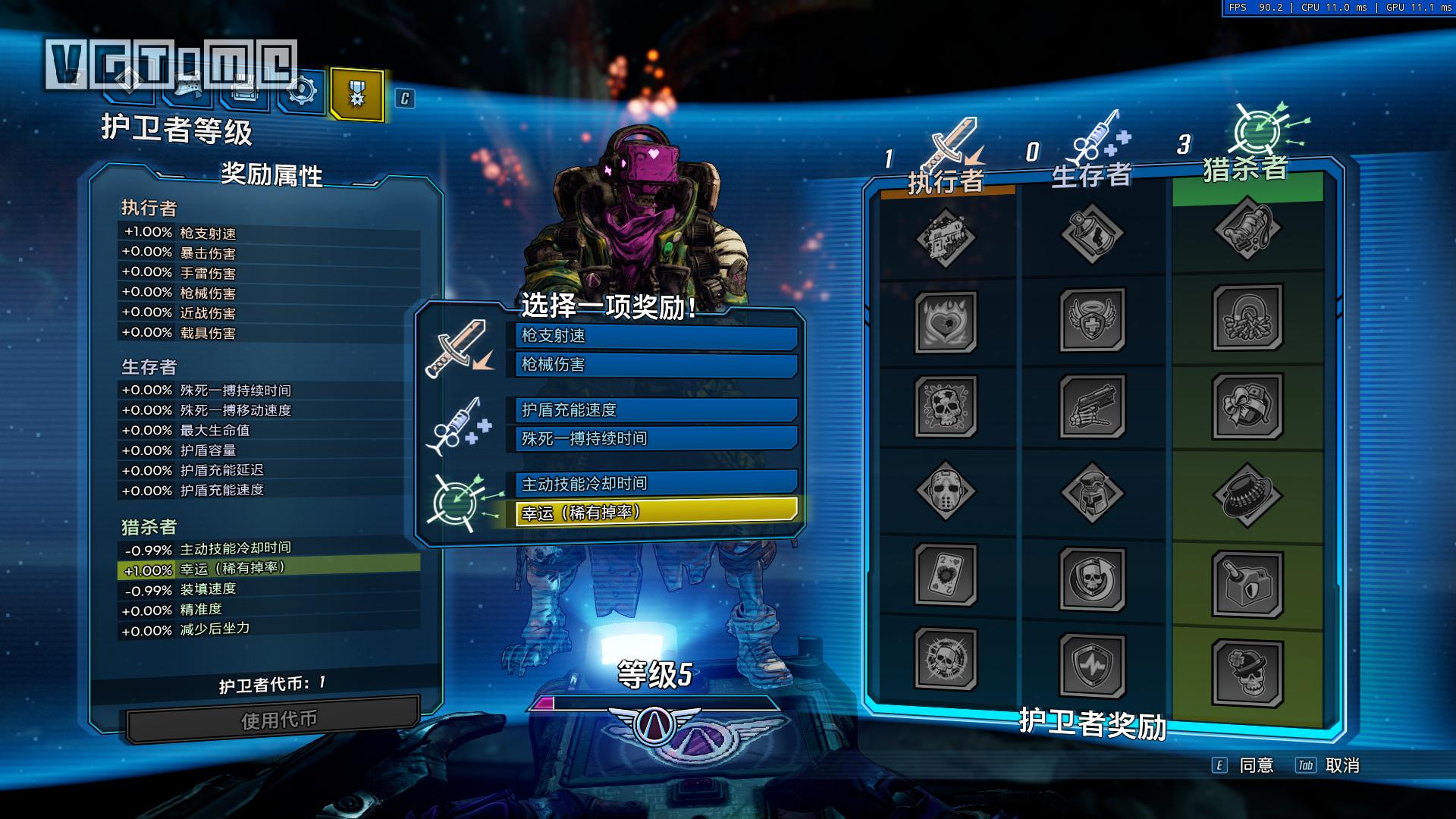Viewport: 1456px width, 819px height.
Task: Select the flaming heart perk in 执行者
Action: (x=946, y=322)
